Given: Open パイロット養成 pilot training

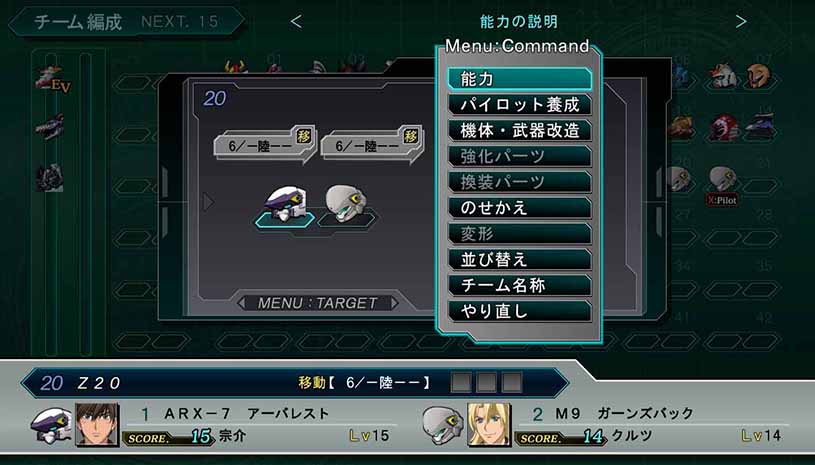Looking at the screenshot, I should [519, 105].
